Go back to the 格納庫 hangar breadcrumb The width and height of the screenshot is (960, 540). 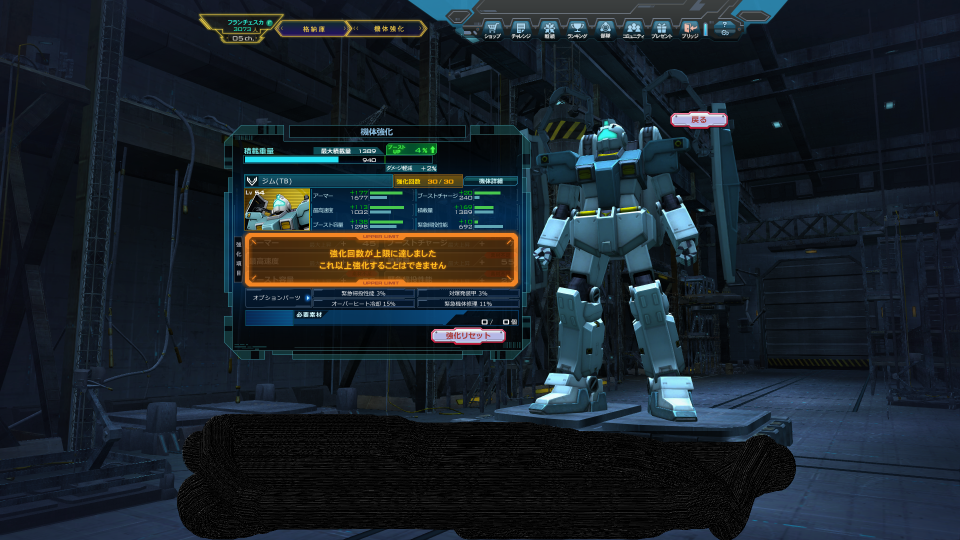(315, 29)
